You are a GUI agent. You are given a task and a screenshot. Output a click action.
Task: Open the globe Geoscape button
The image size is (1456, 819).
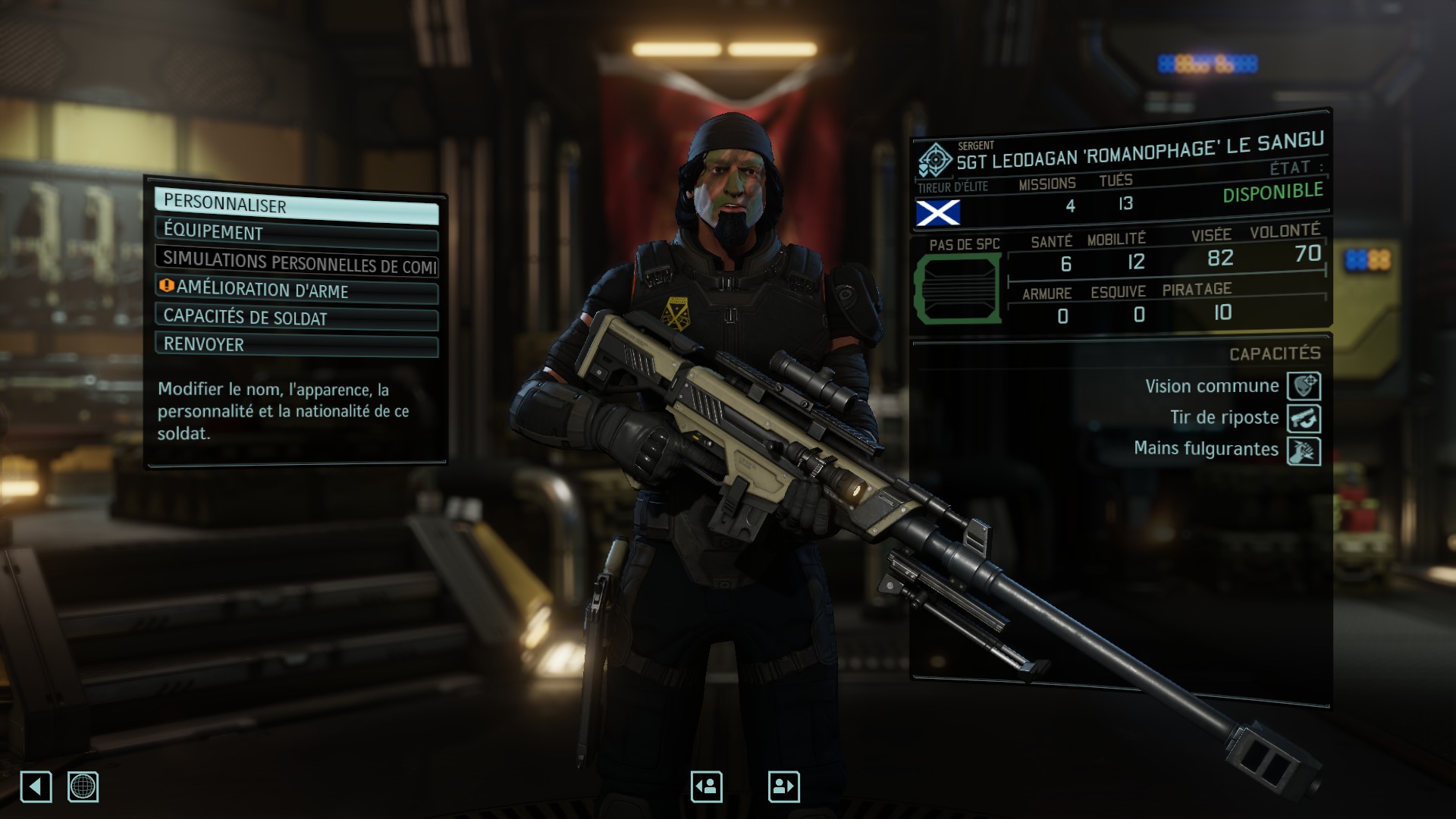point(83,786)
